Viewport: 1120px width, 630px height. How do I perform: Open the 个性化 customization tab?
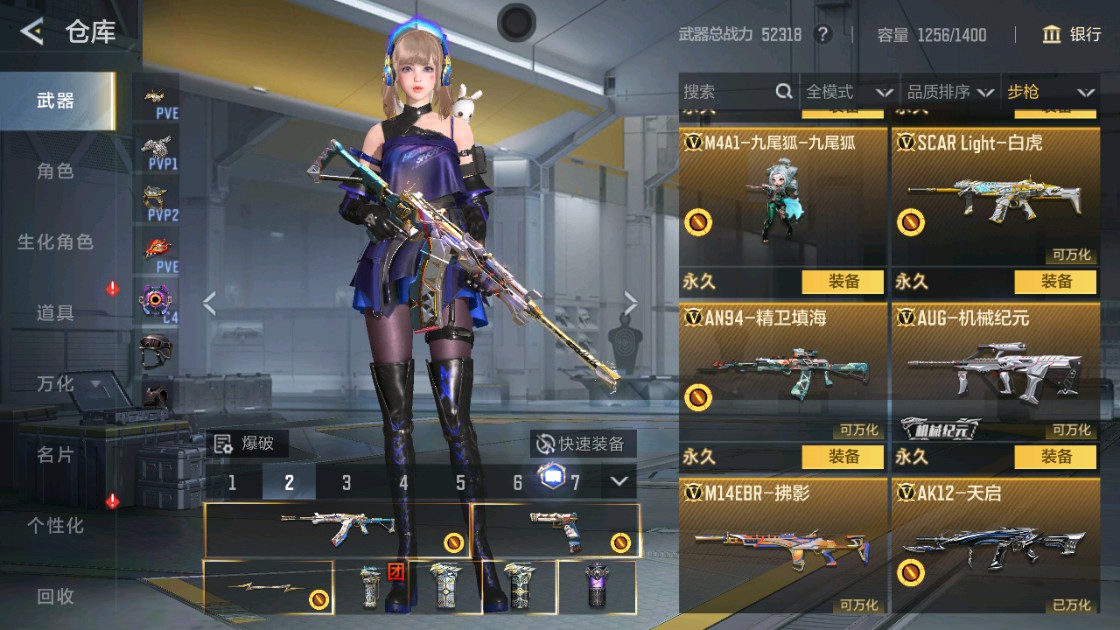point(55,525)
